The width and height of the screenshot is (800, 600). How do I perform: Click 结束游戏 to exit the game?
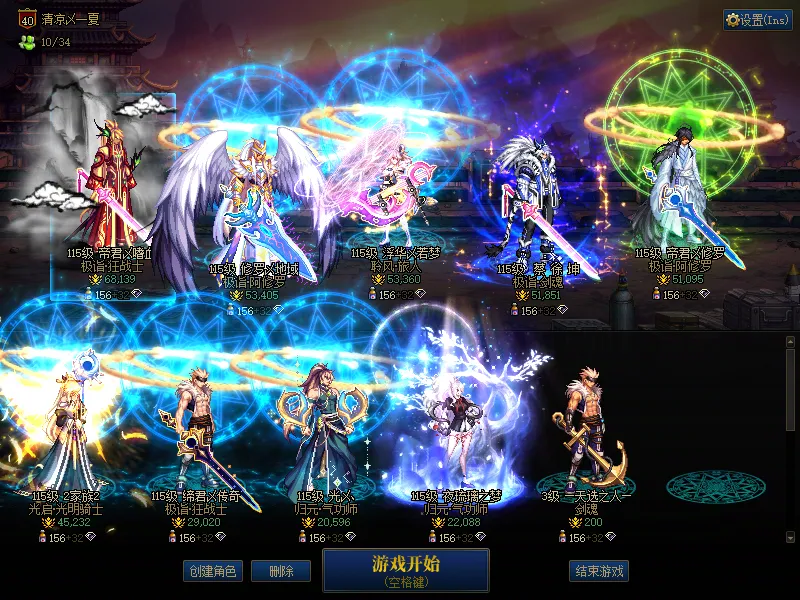tap(599, 571)
